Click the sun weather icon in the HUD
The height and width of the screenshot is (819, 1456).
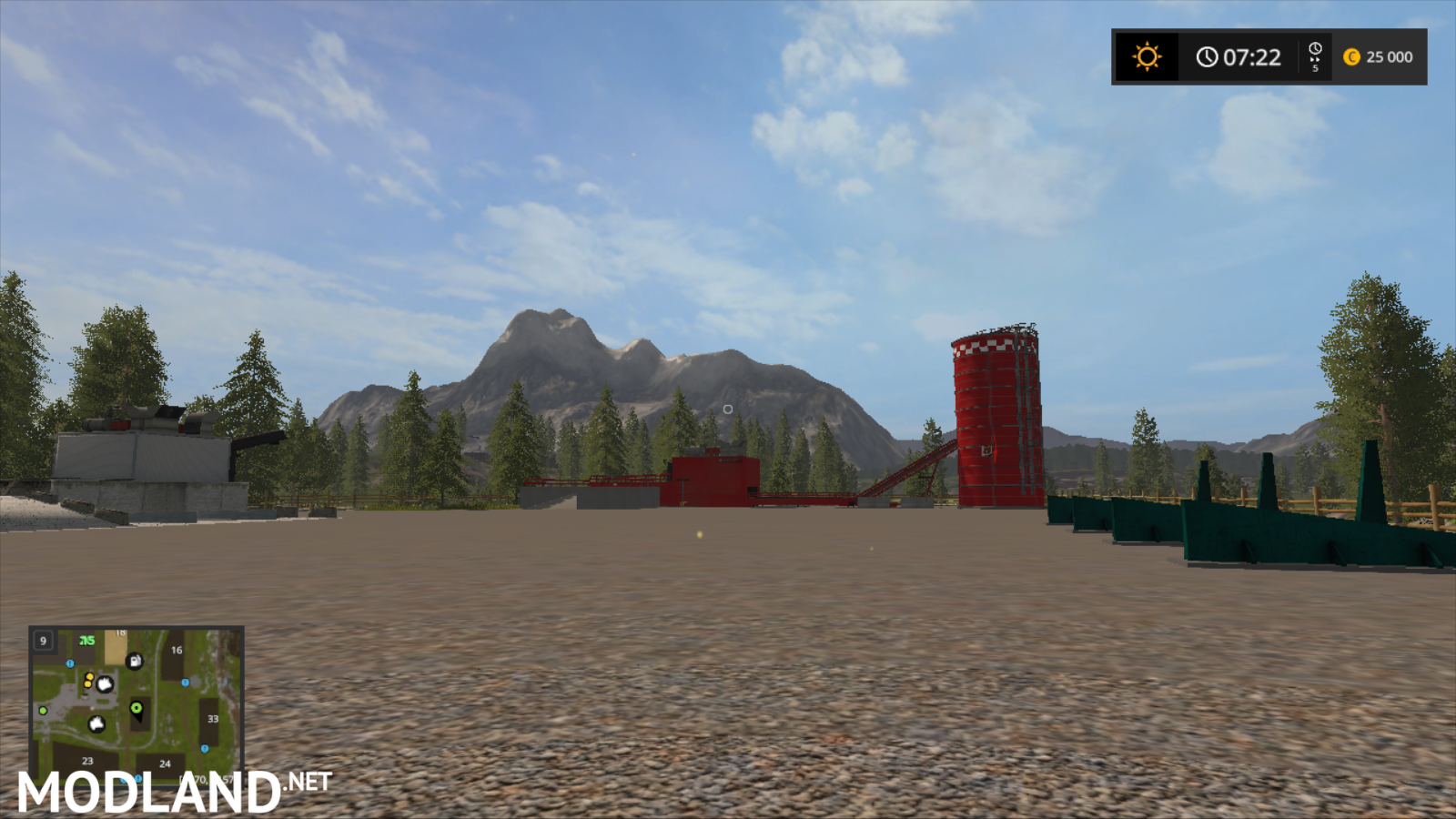pos(1147,57)
